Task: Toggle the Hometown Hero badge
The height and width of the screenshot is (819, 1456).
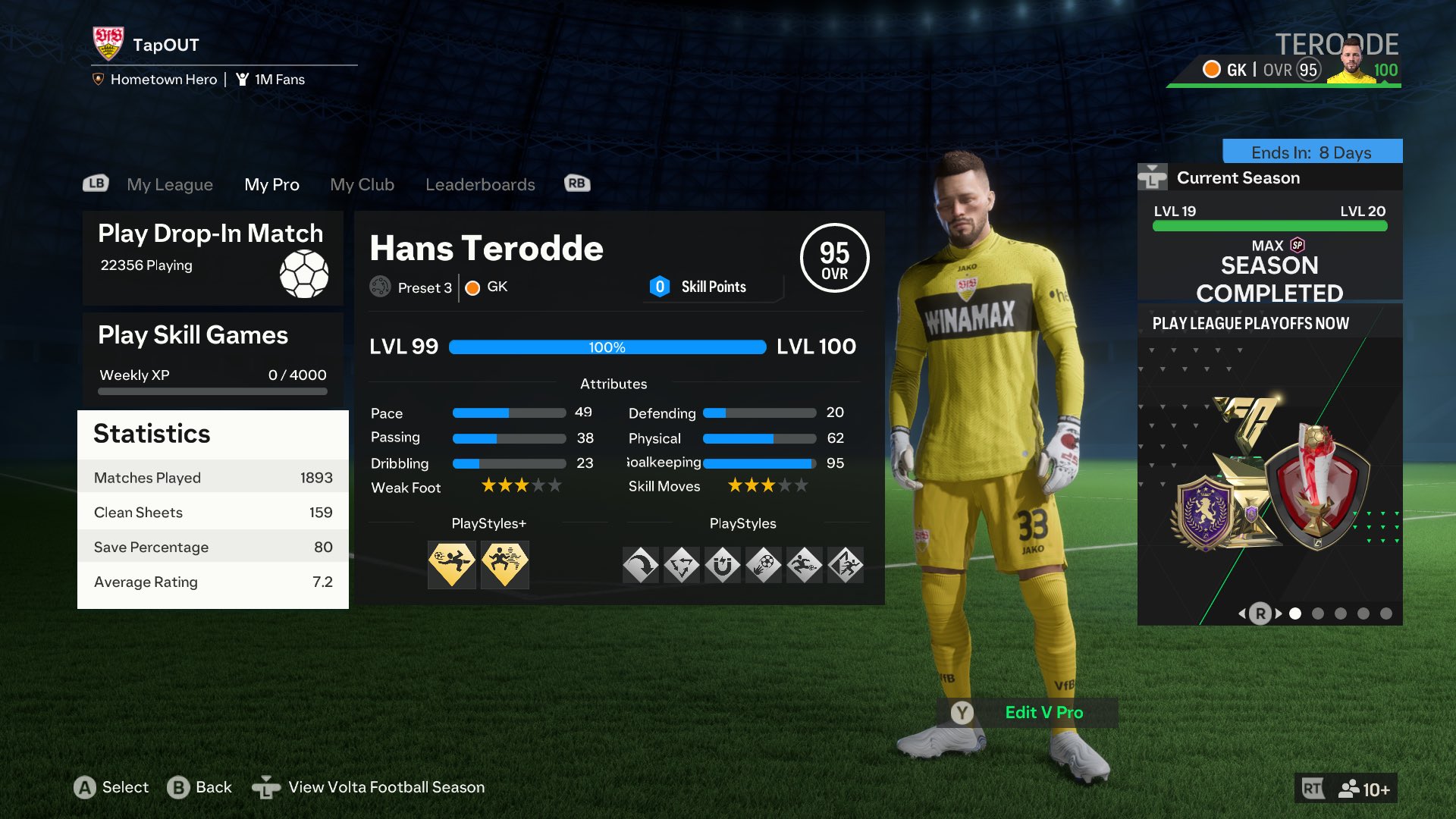Action: pos(98,78)
